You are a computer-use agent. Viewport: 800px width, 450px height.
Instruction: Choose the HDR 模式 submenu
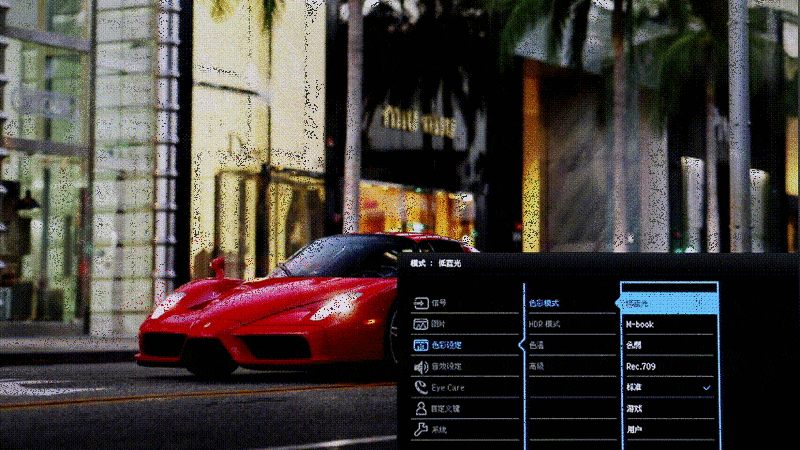pos(545,325)
